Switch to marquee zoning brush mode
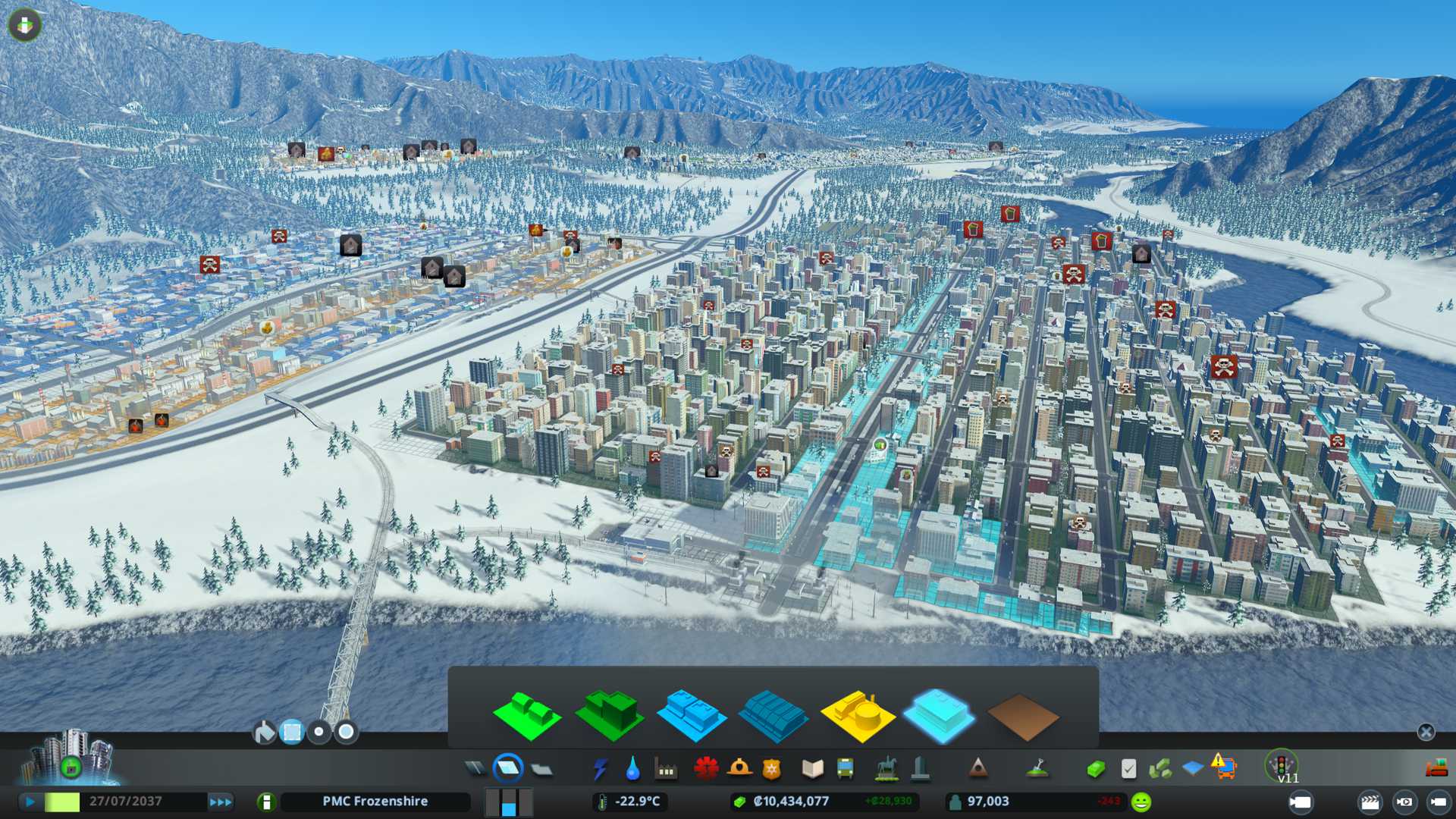1456x819 pixels. point(291,732)
